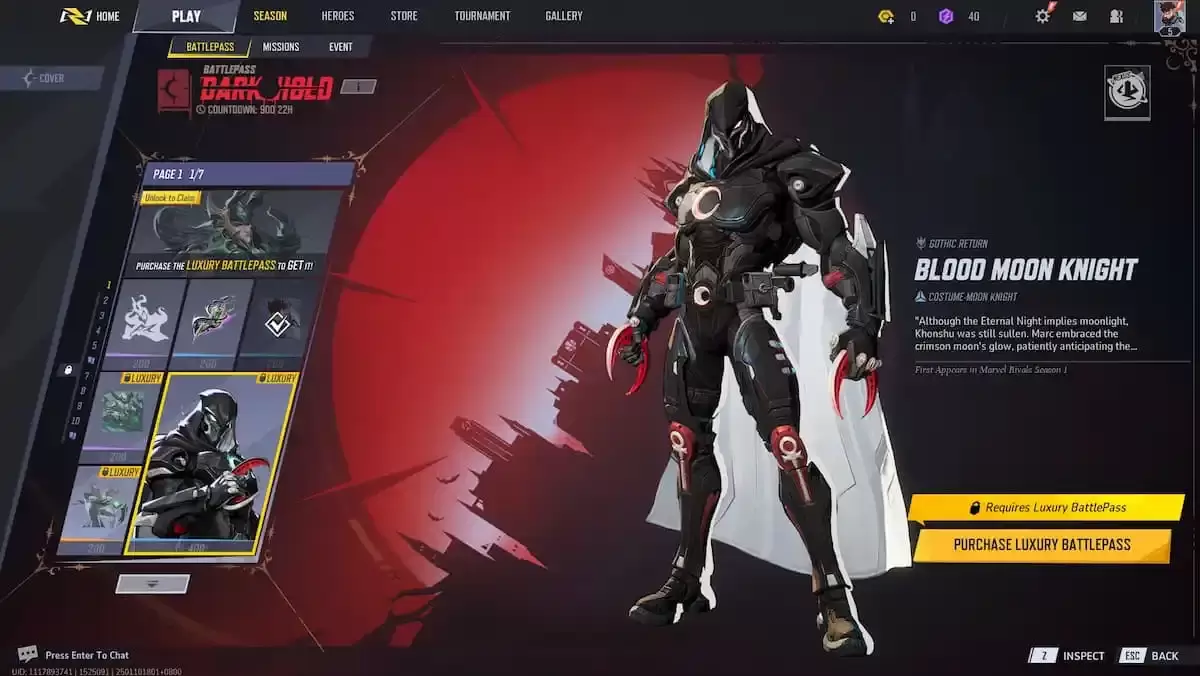Open the mail envelope icon

click(x=1080, y=16)
